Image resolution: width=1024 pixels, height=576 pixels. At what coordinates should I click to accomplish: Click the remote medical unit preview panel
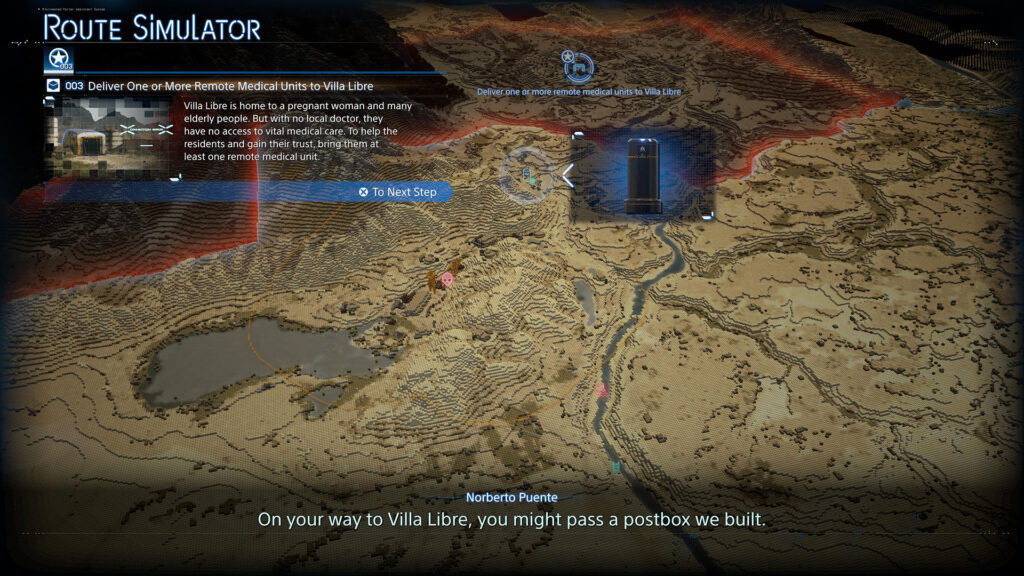point(643,175)
